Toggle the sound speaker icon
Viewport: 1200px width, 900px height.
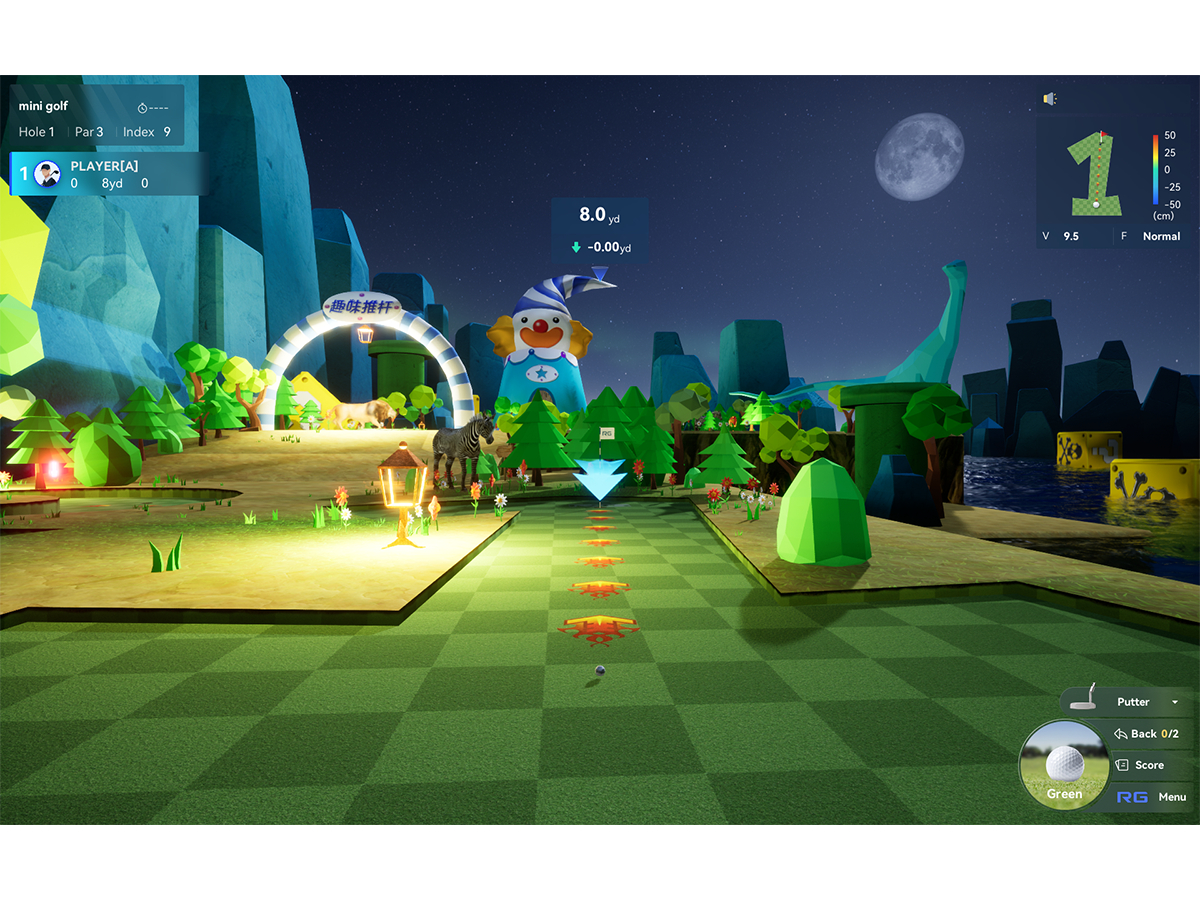coord(1050,98)
